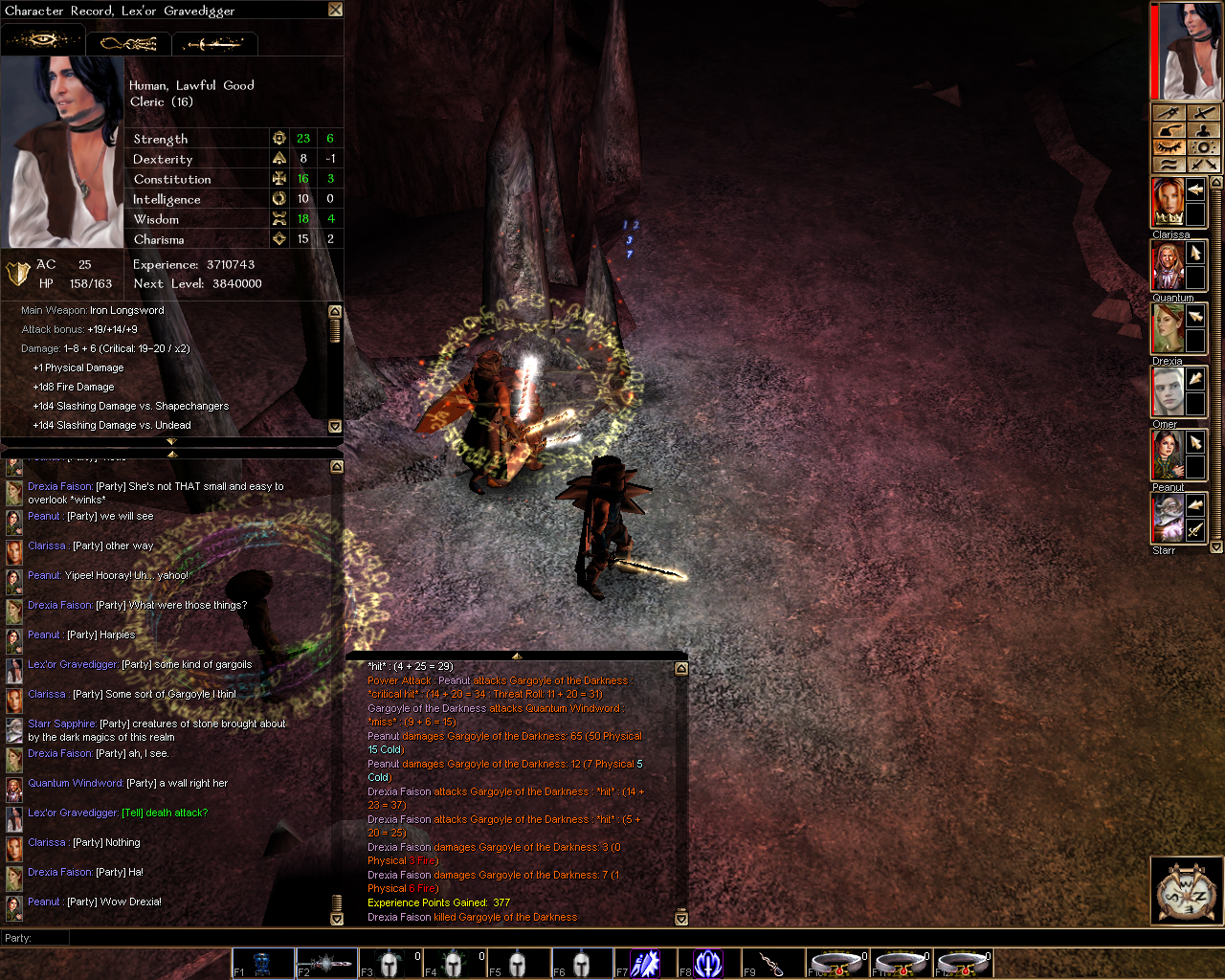This screenshot has height=980, width=1225.
Task: Click Drexia's party portrait
Action: tap(1167, 328)
